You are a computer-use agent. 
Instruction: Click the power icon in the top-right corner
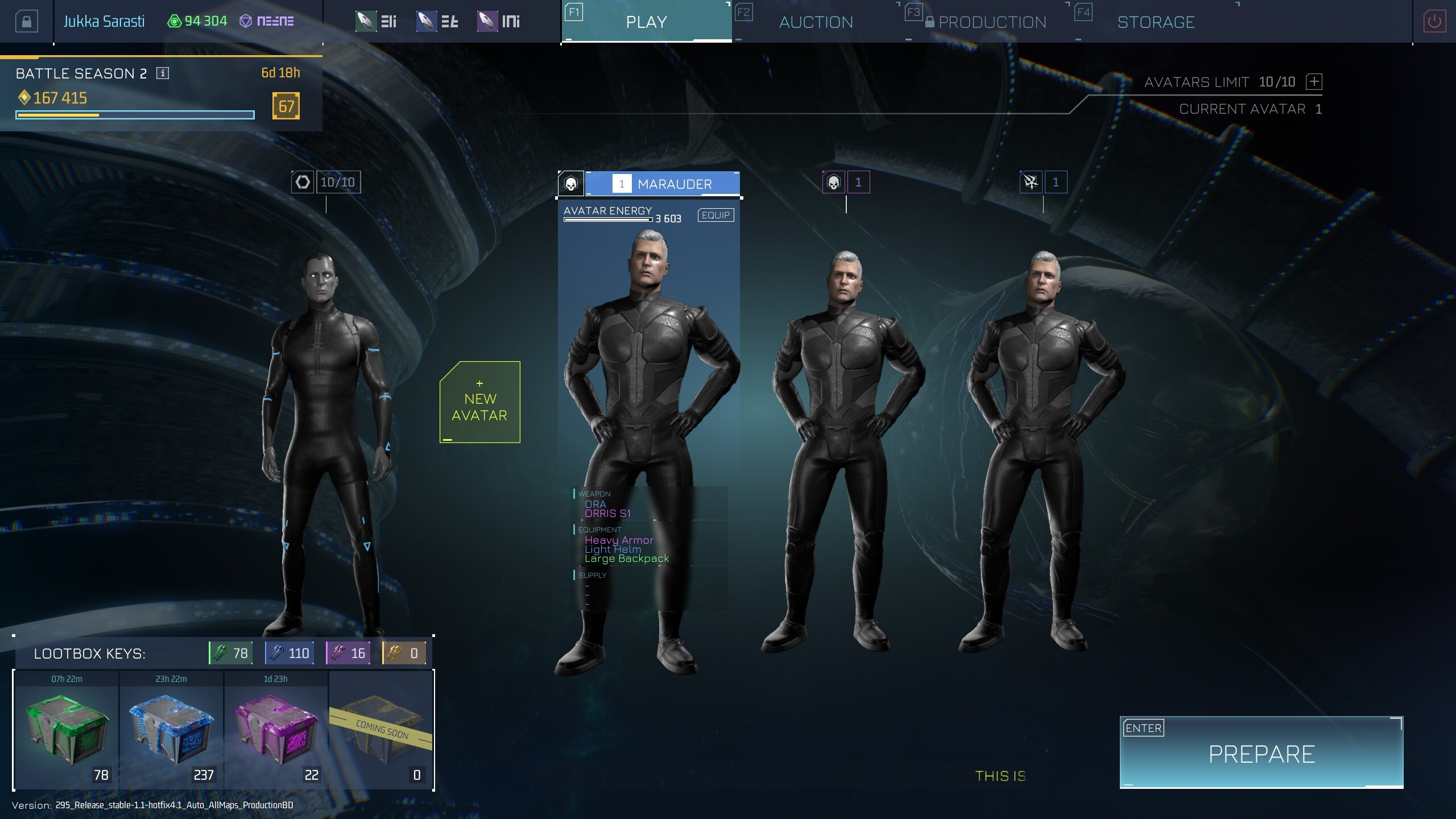[1432, 20]
